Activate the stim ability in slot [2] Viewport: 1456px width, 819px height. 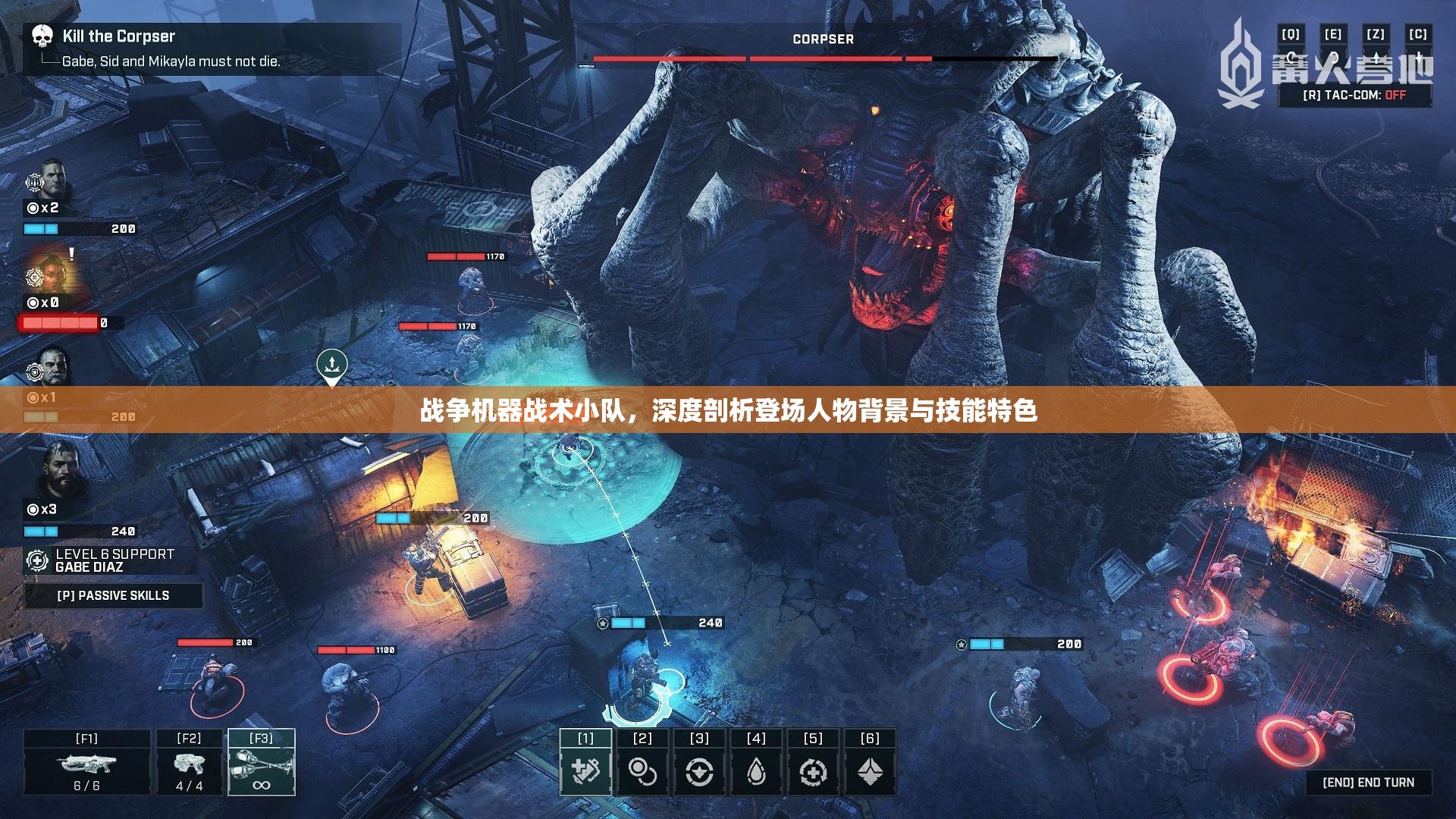(x=642, y=768)
